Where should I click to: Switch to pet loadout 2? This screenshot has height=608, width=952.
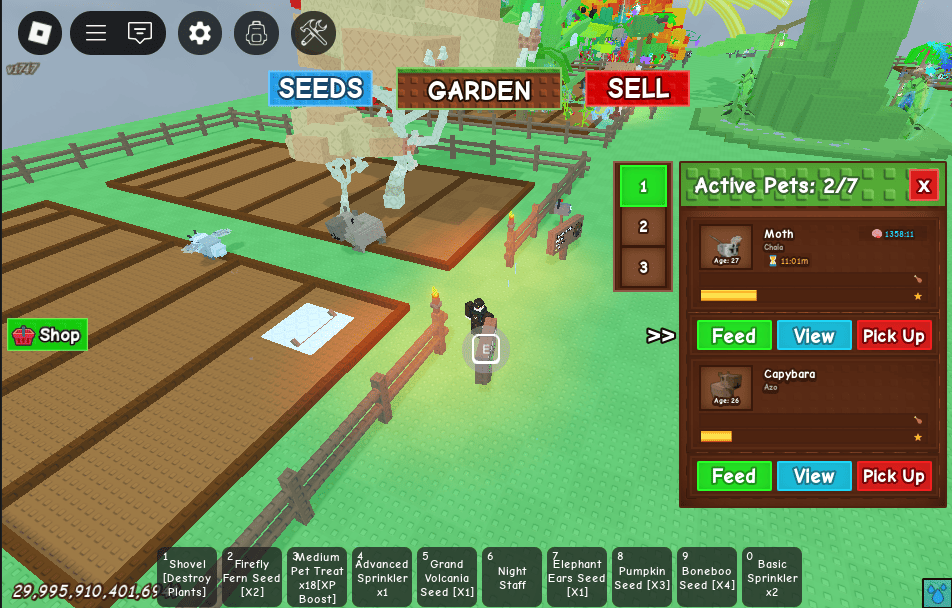pos(643,227)
